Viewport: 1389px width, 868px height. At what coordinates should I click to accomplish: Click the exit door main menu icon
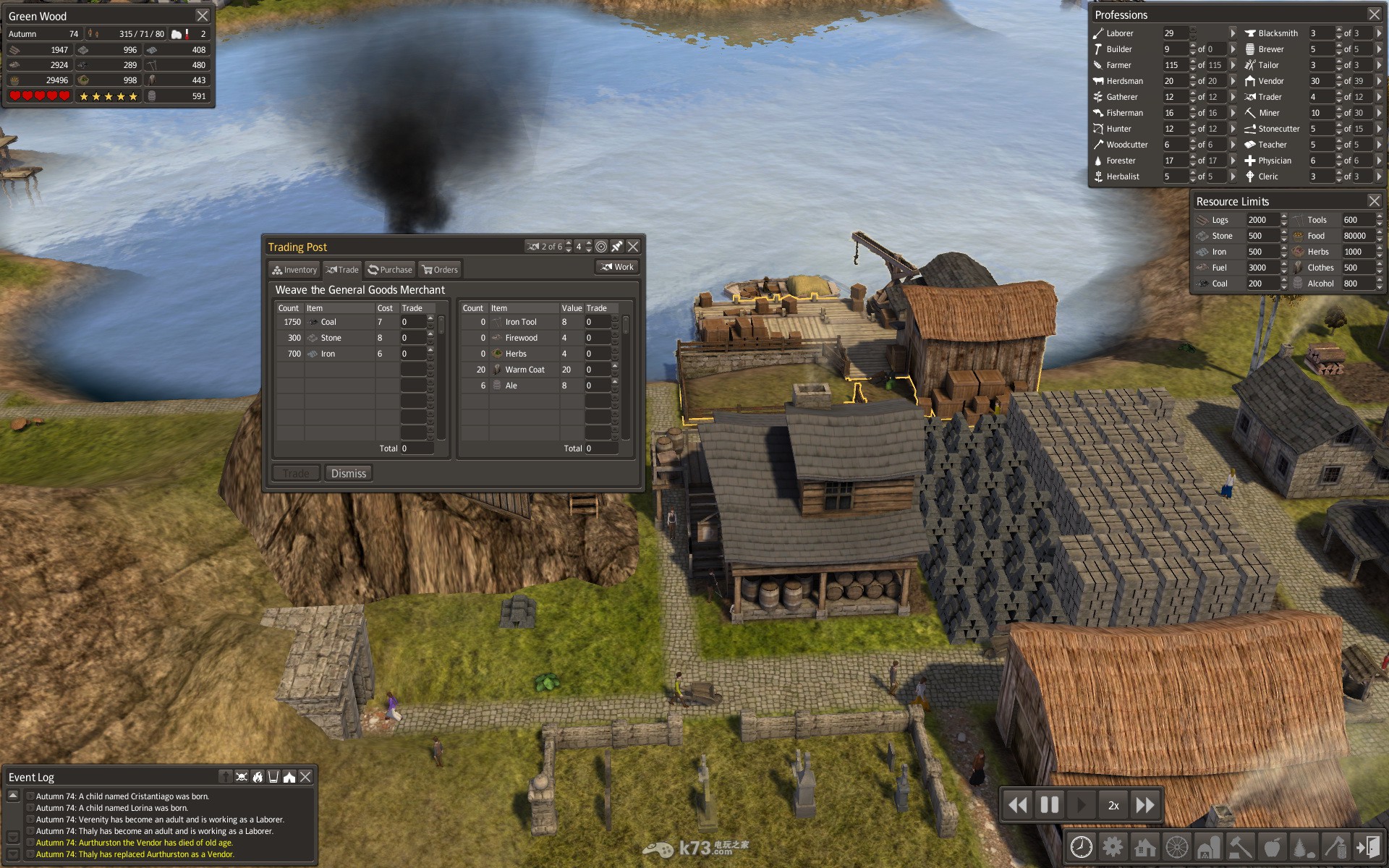1368,846
